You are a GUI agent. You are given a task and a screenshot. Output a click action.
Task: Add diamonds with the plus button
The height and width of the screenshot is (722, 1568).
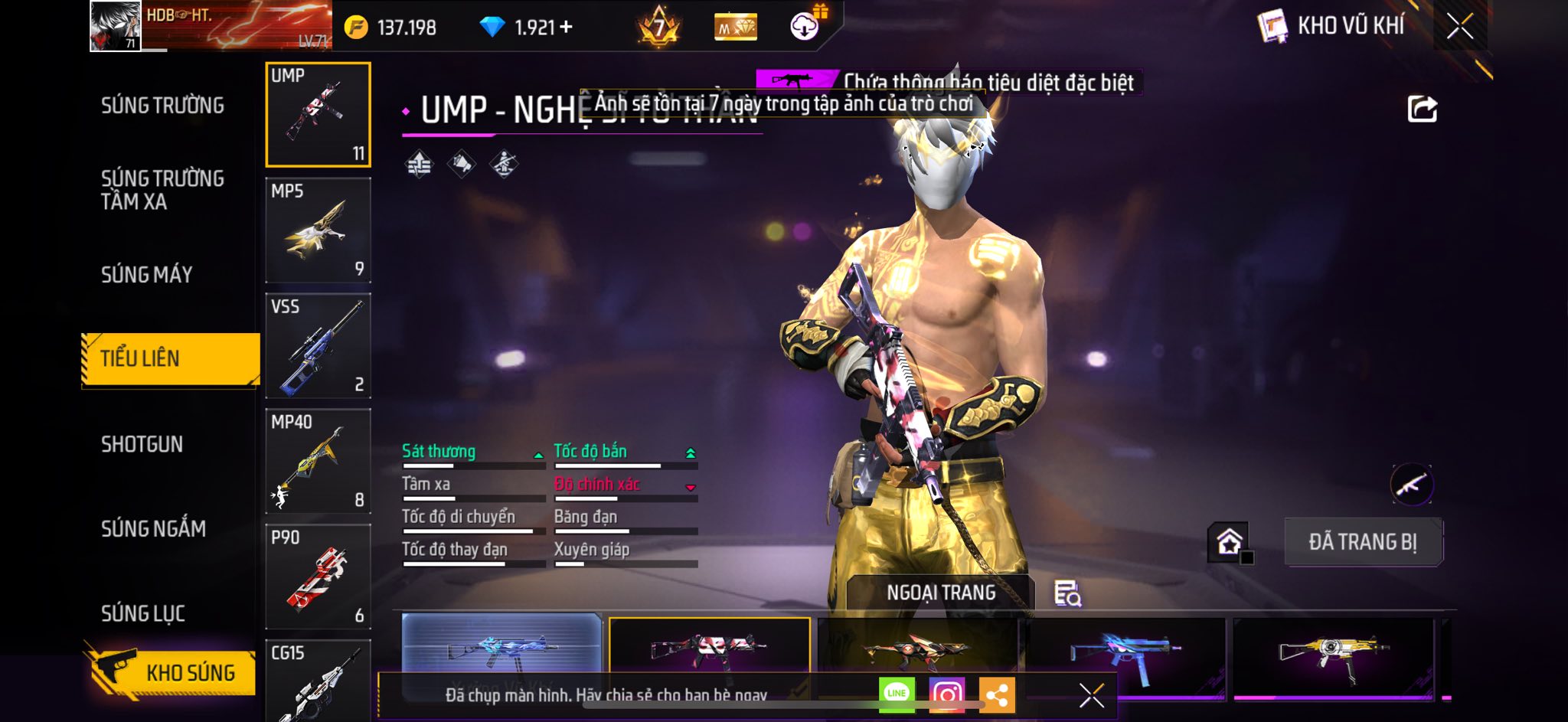pos(567,28)
